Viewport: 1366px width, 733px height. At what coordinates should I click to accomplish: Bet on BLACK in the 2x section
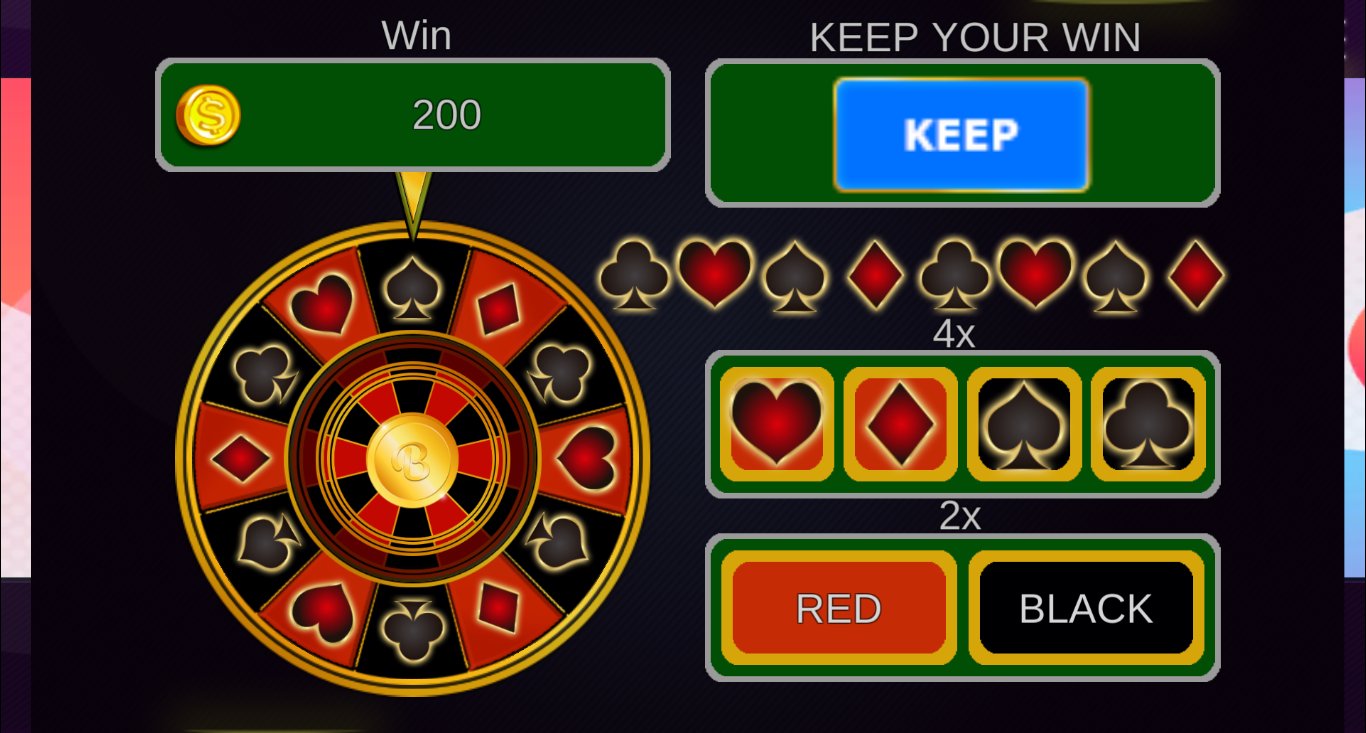tap(1085, 607)
